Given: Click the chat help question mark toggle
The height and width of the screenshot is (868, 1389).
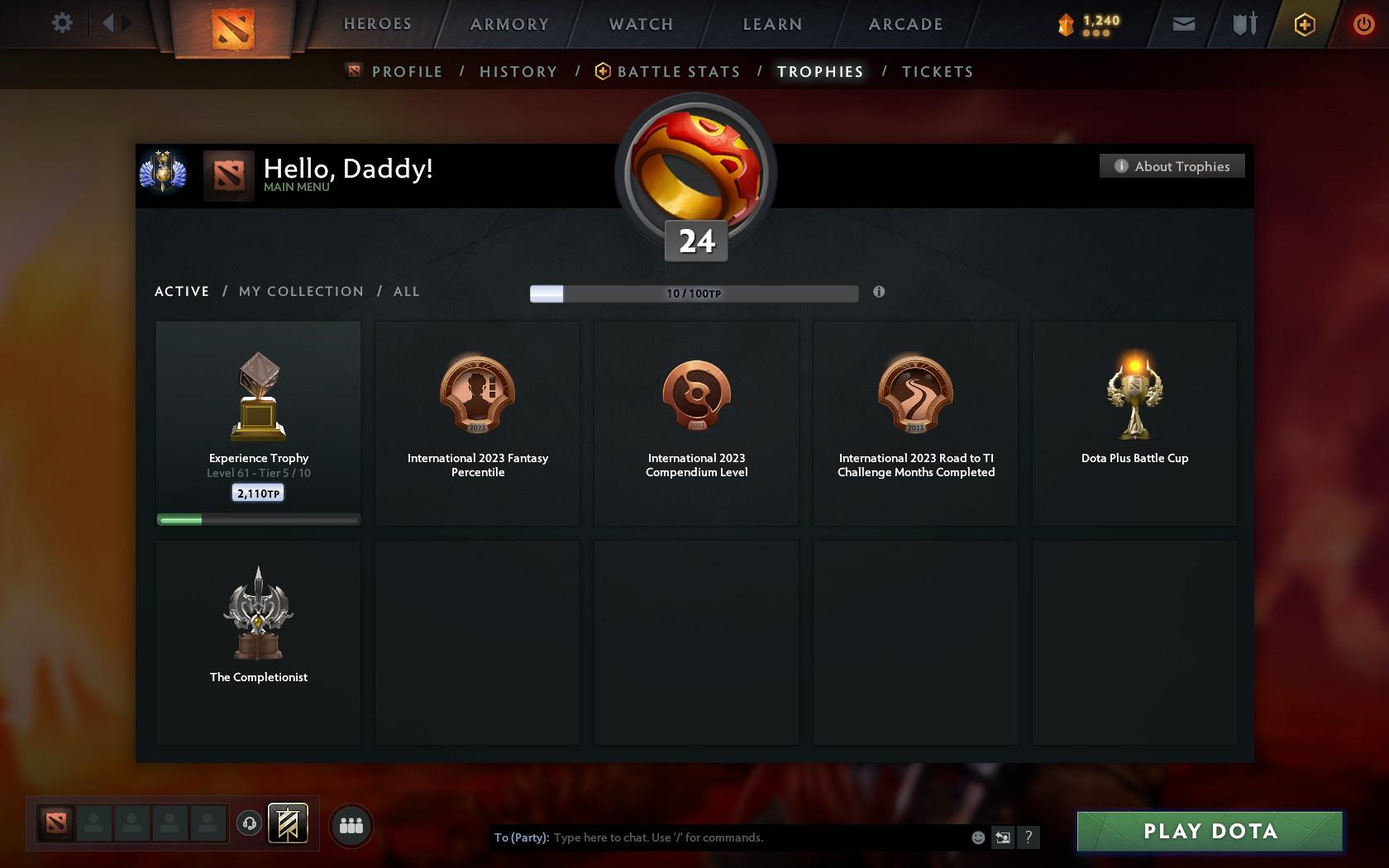Looking at the screenshot, I should [1028, 837].
